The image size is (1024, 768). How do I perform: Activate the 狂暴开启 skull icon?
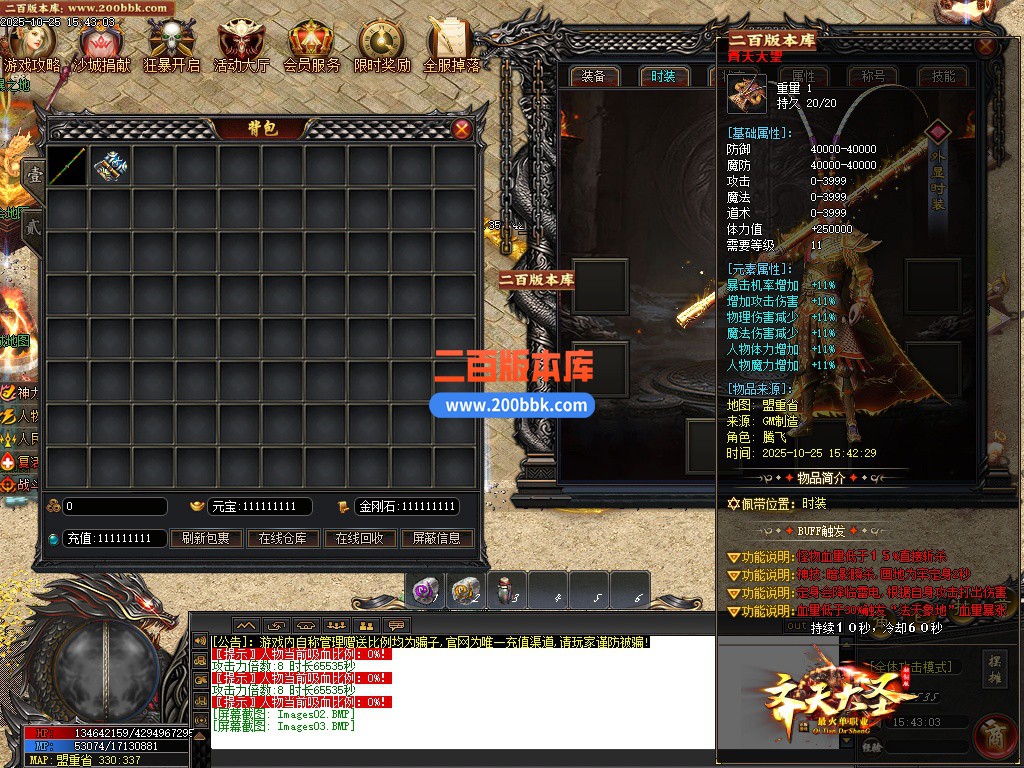pyautogui.click(x=171, y=45)
